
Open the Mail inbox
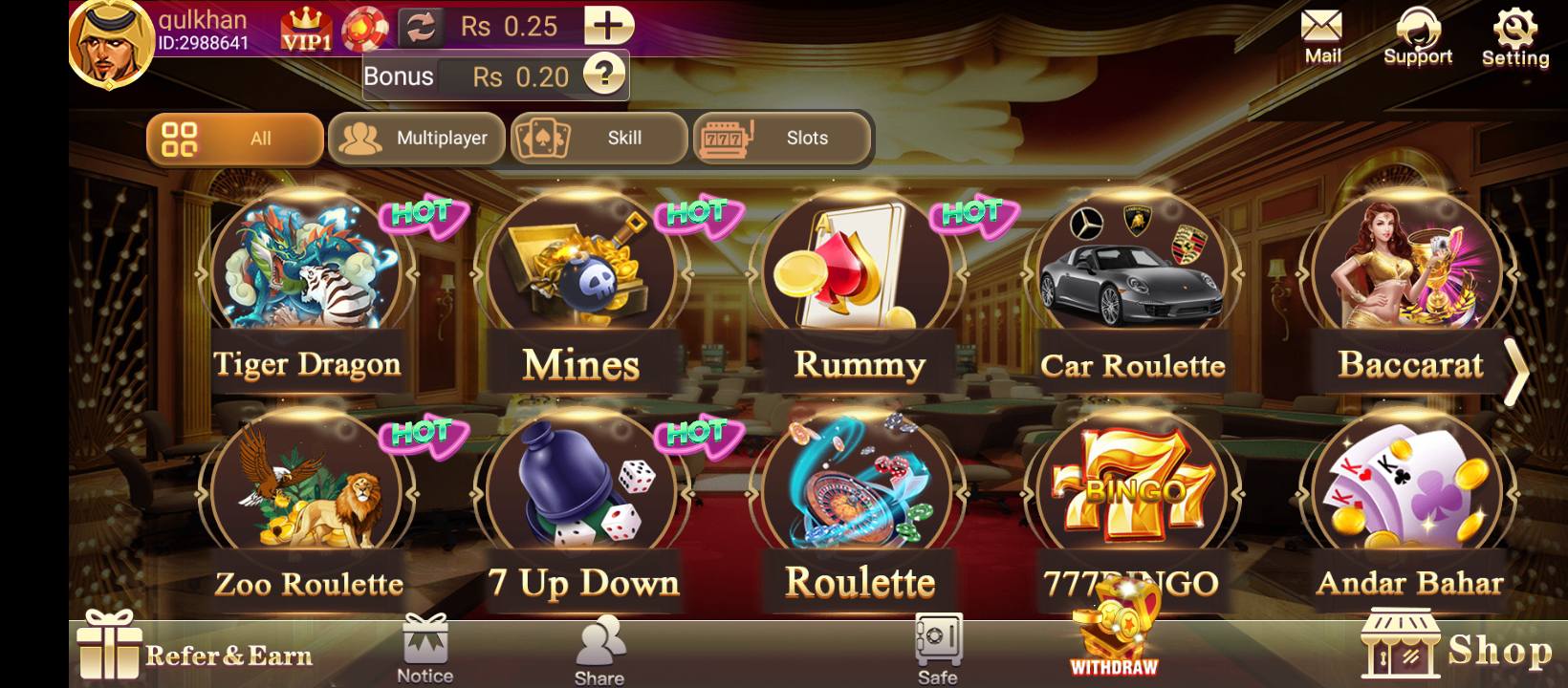coord(1322,37)
